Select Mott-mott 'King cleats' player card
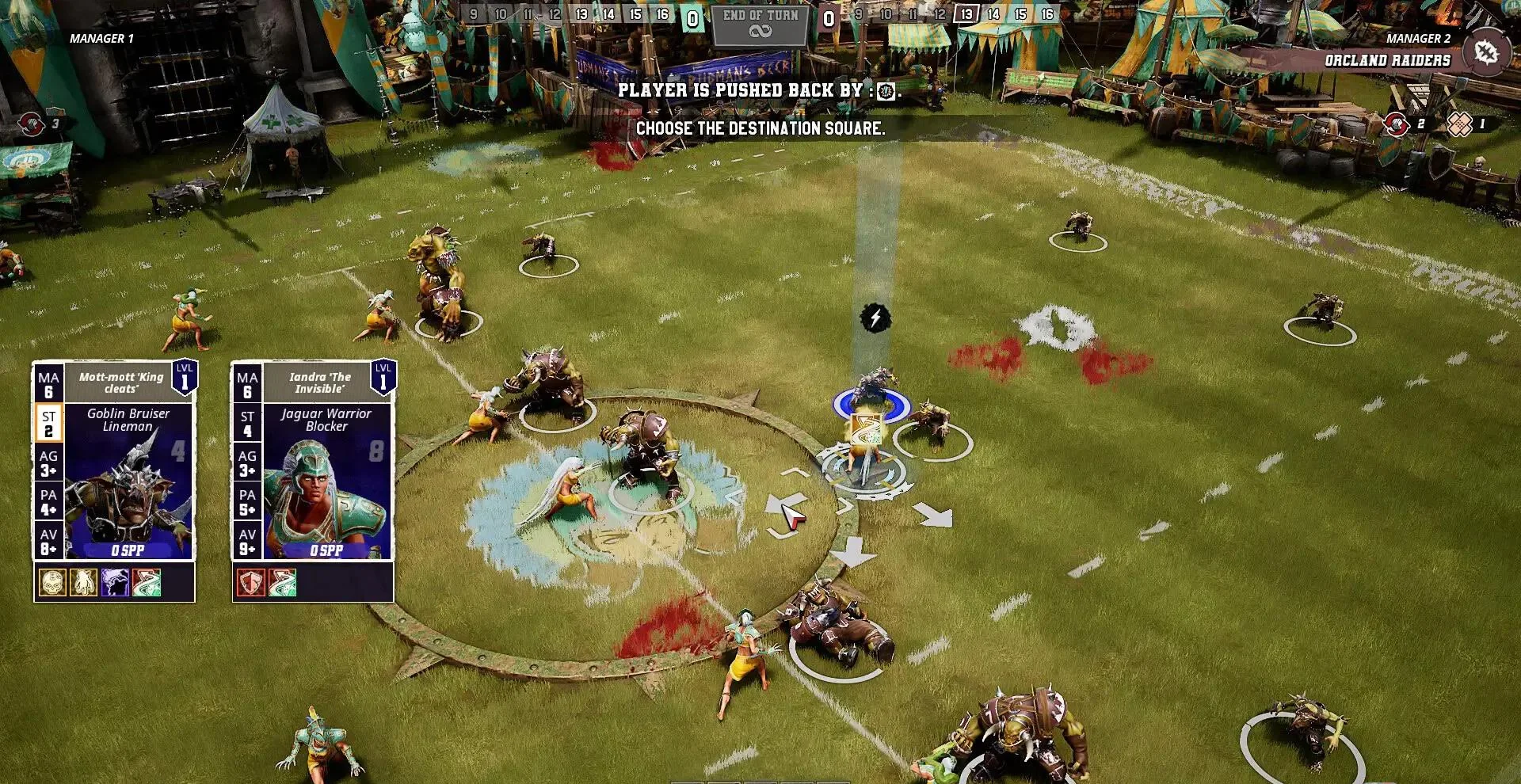 114,460
